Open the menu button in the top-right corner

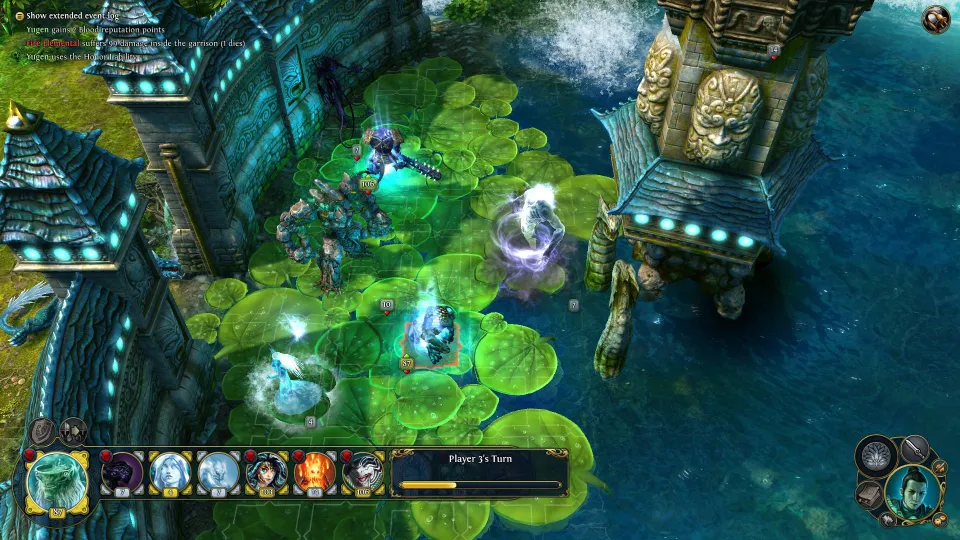pyautogui.click(x=936, y=18)
